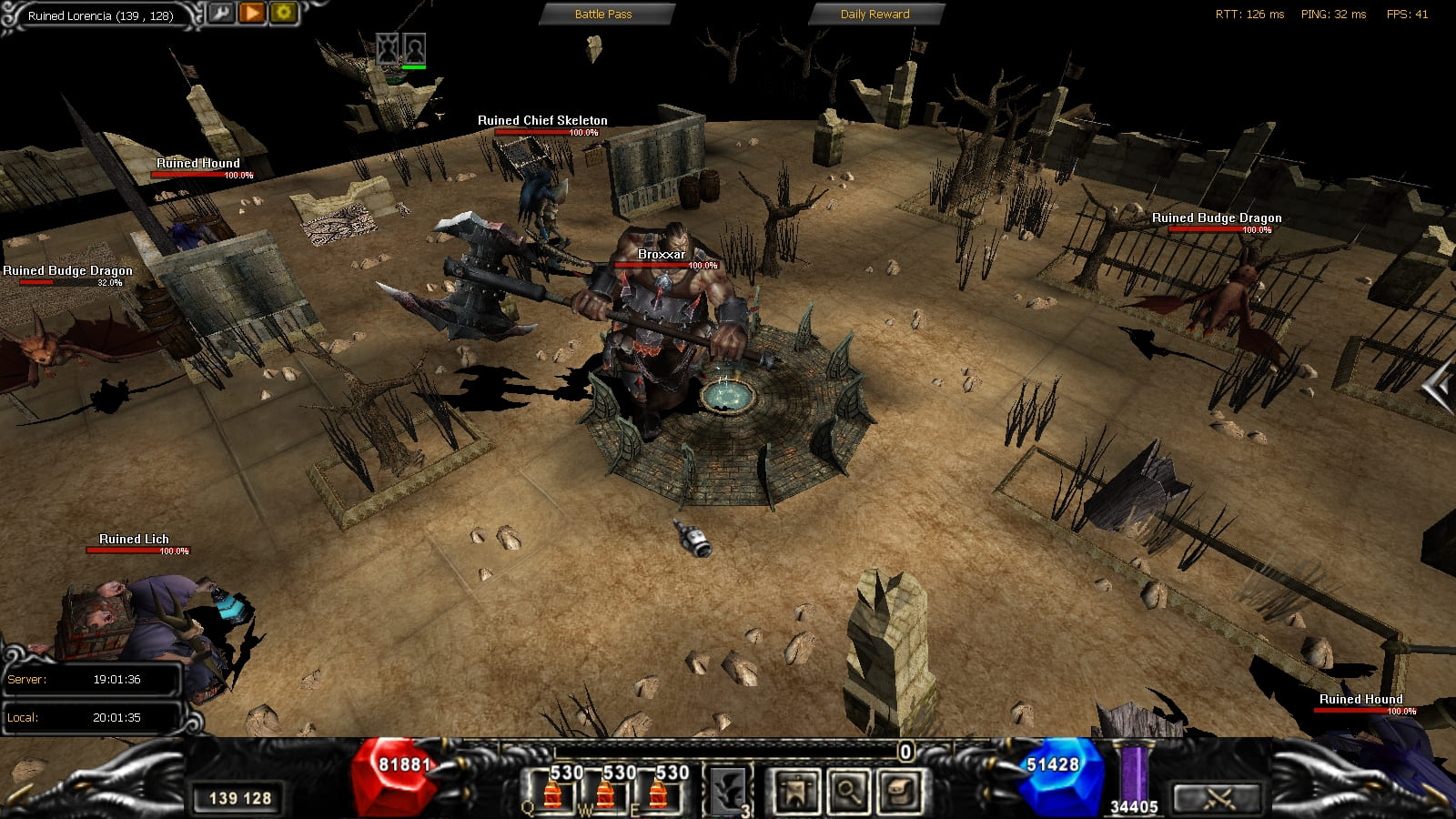The width and height of the screenshot is (1456, 819).
Task: Click the orange play arrow button
Action: pyautogui.click(x=252, y=13)
